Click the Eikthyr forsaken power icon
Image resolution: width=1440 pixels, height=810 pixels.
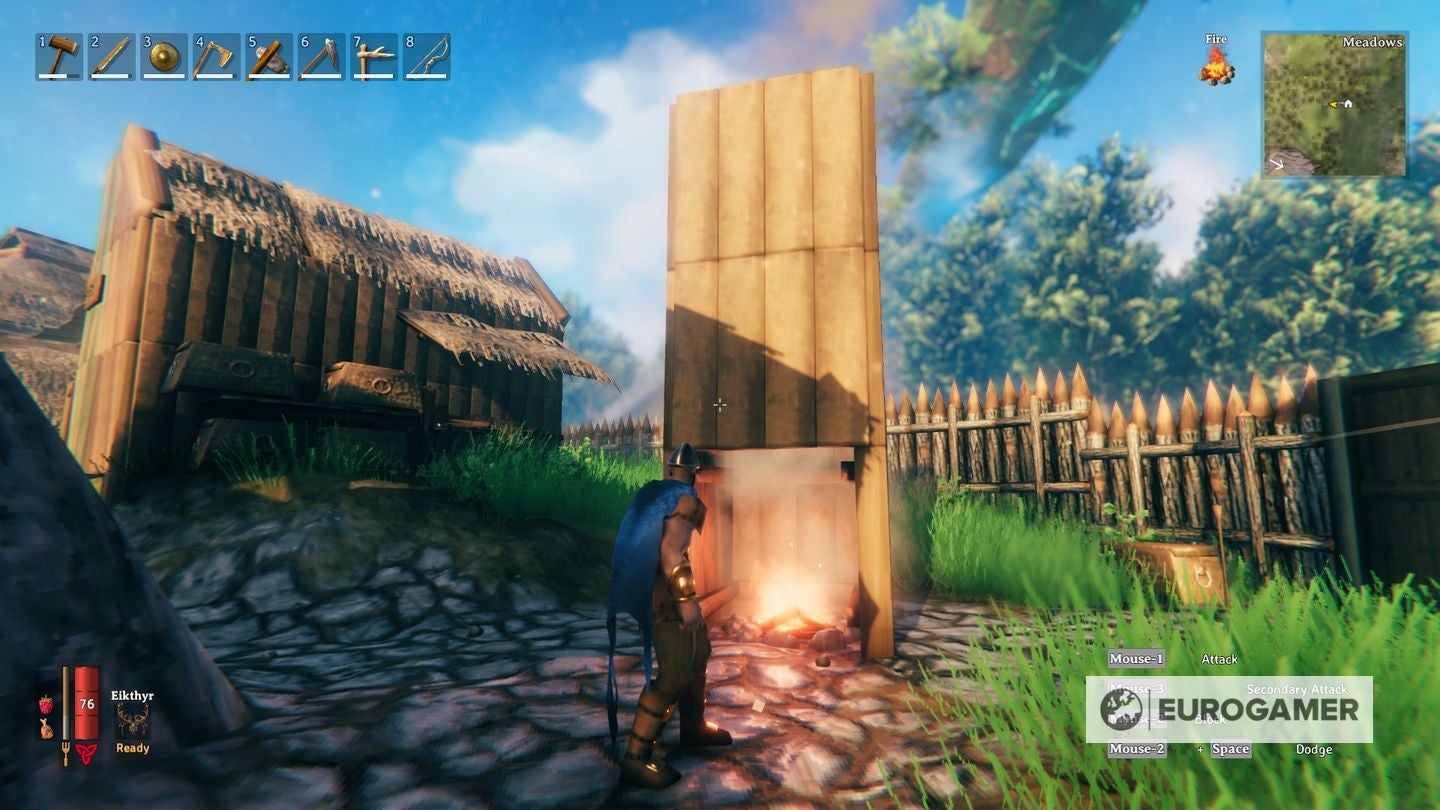click(x=133, y=719)
